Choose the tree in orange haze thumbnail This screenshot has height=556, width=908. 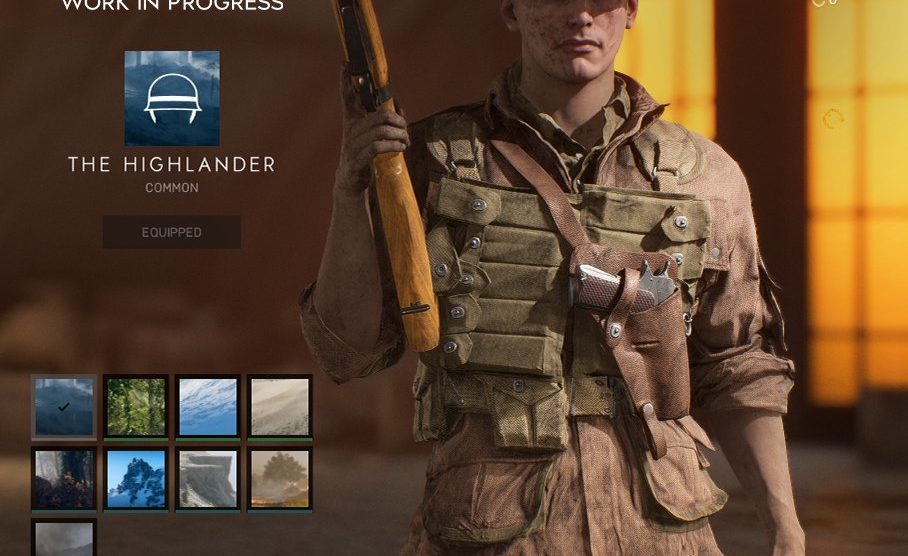(280, 479)
